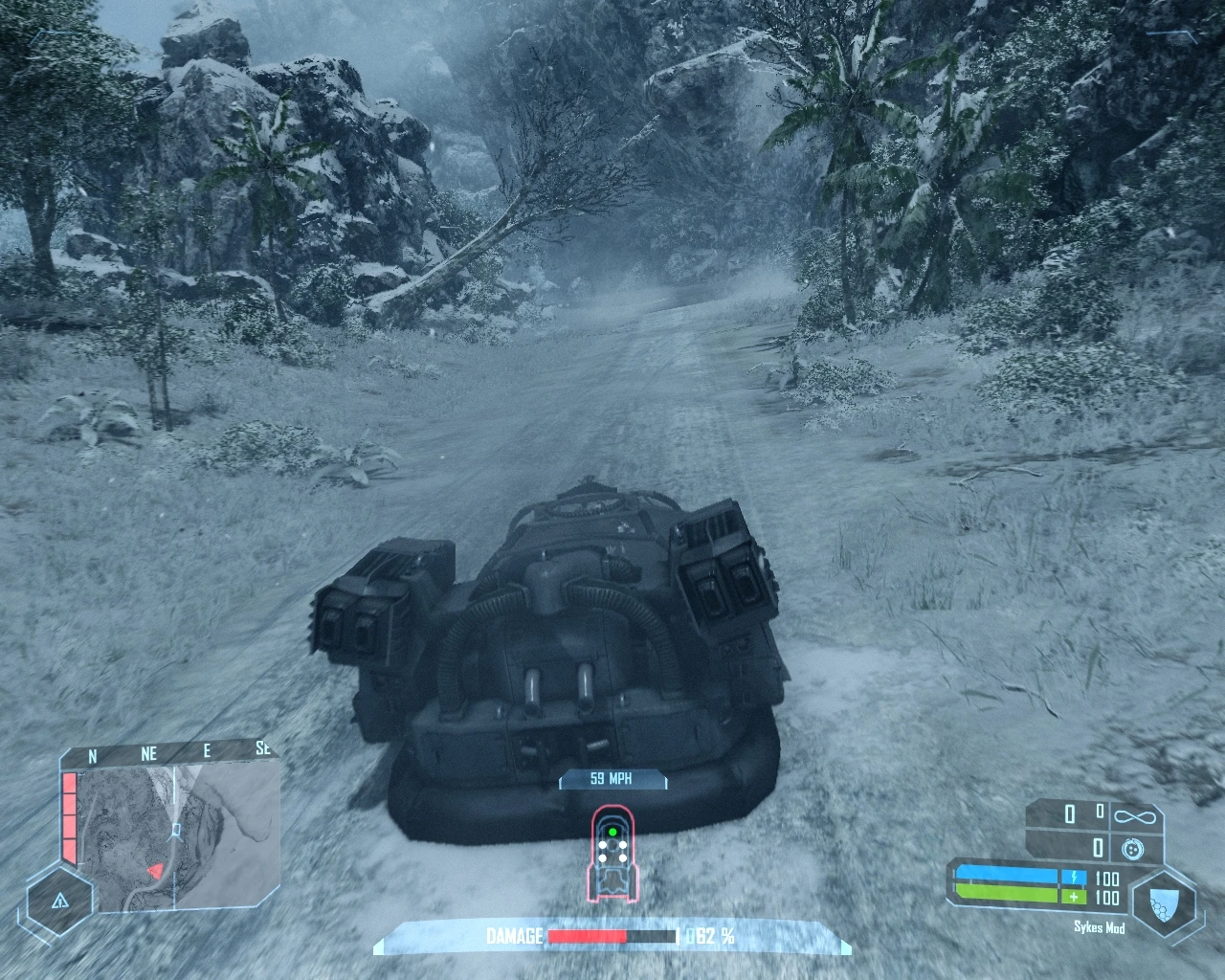Click the blue lightning energy icon

pyautogui.click(x=1074, y=877)
